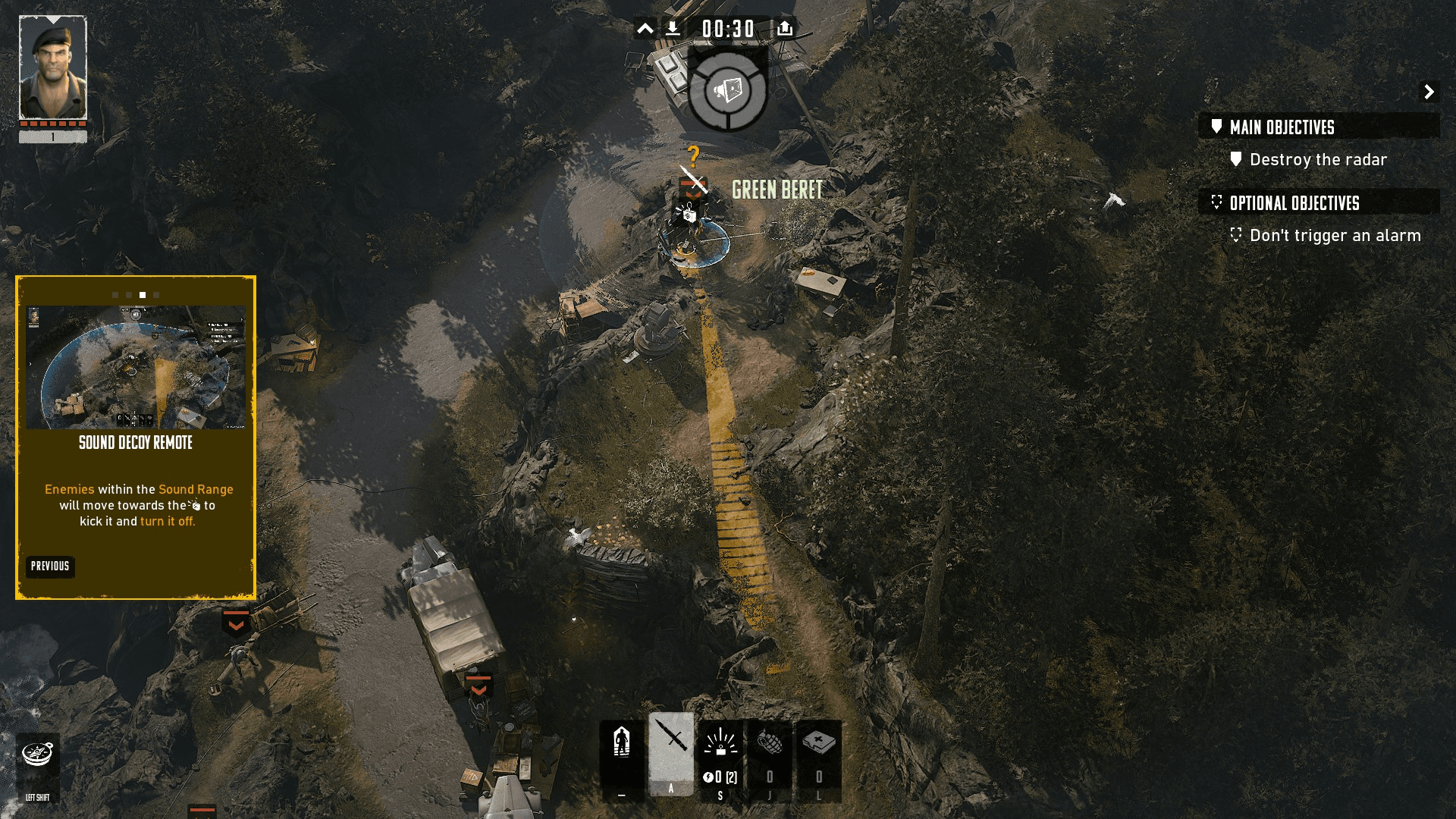Go to the previous tutorial page
This screenshot has width=1456, height=819.
tap(50, 566)
